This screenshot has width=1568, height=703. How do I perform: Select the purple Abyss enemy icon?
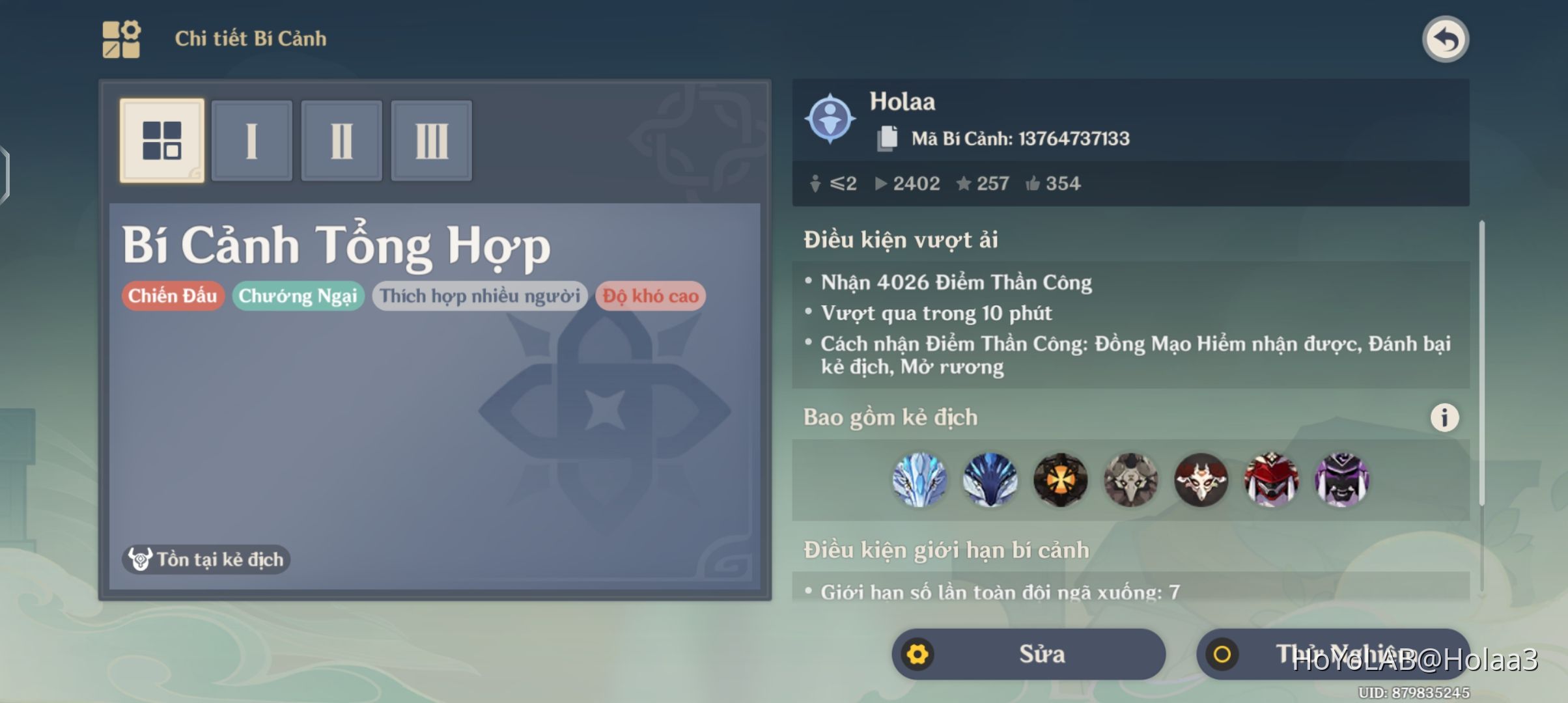pyautogui.click(x=1341, y=480)
